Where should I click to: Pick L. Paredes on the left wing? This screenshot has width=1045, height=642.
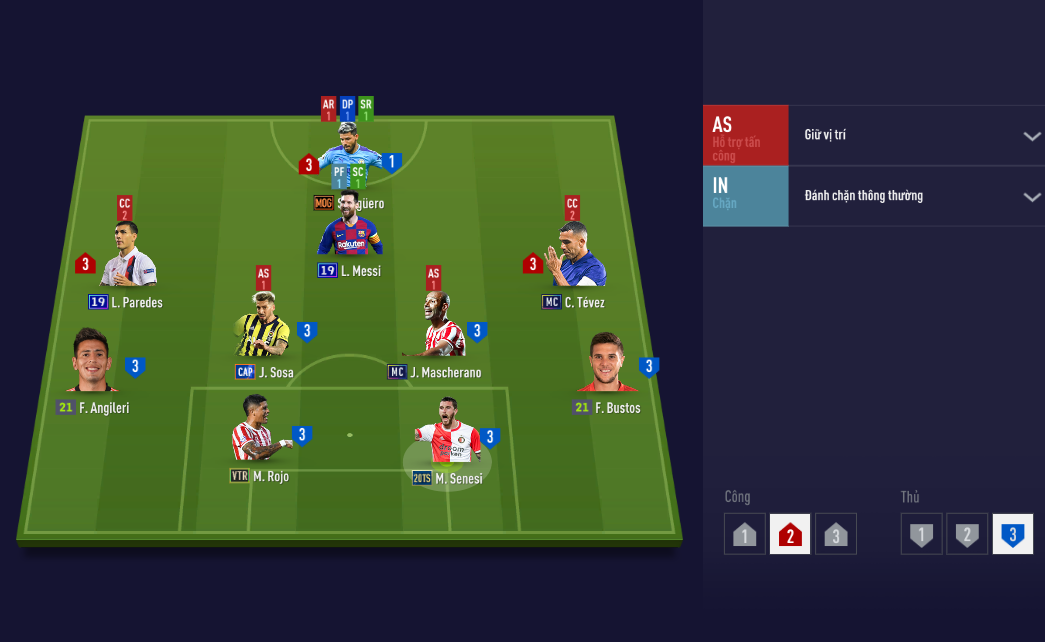coord(129,259)
